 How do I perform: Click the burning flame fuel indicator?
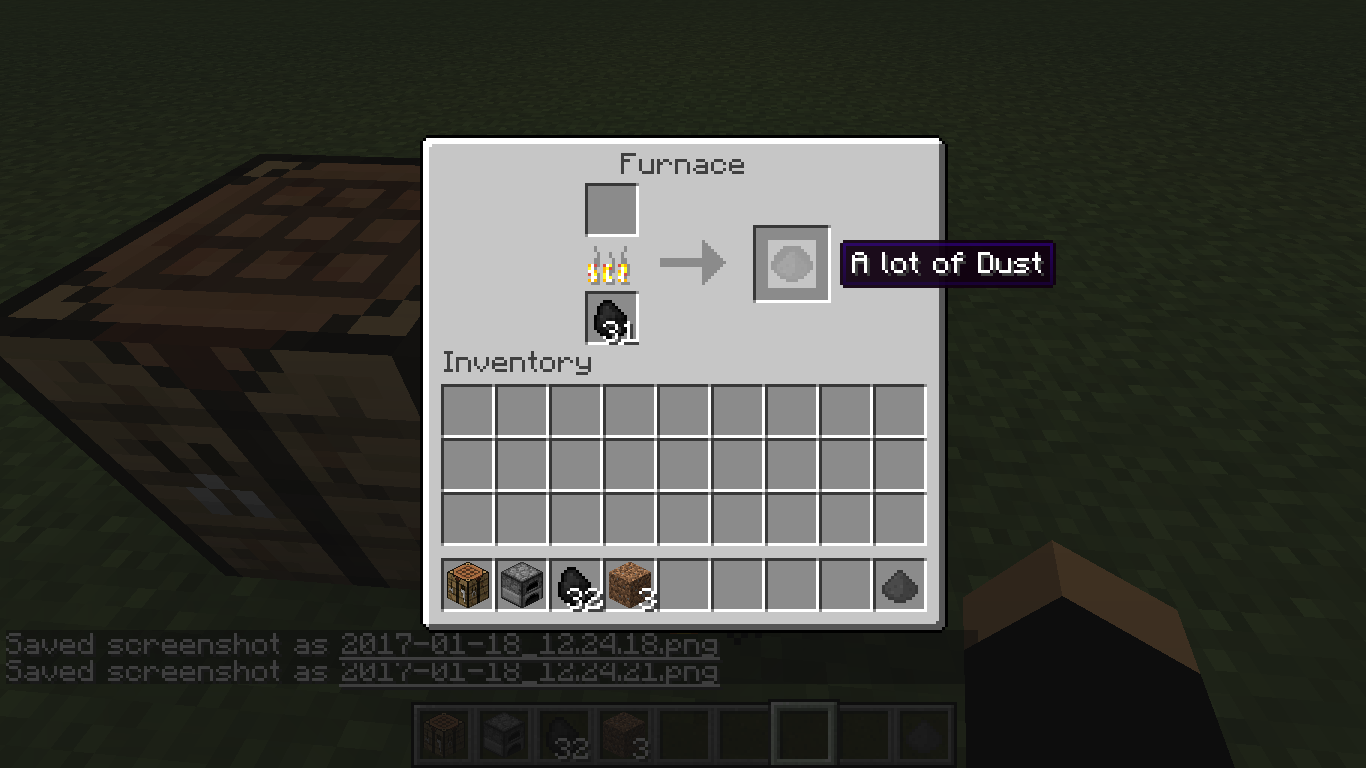pos(611,264)
